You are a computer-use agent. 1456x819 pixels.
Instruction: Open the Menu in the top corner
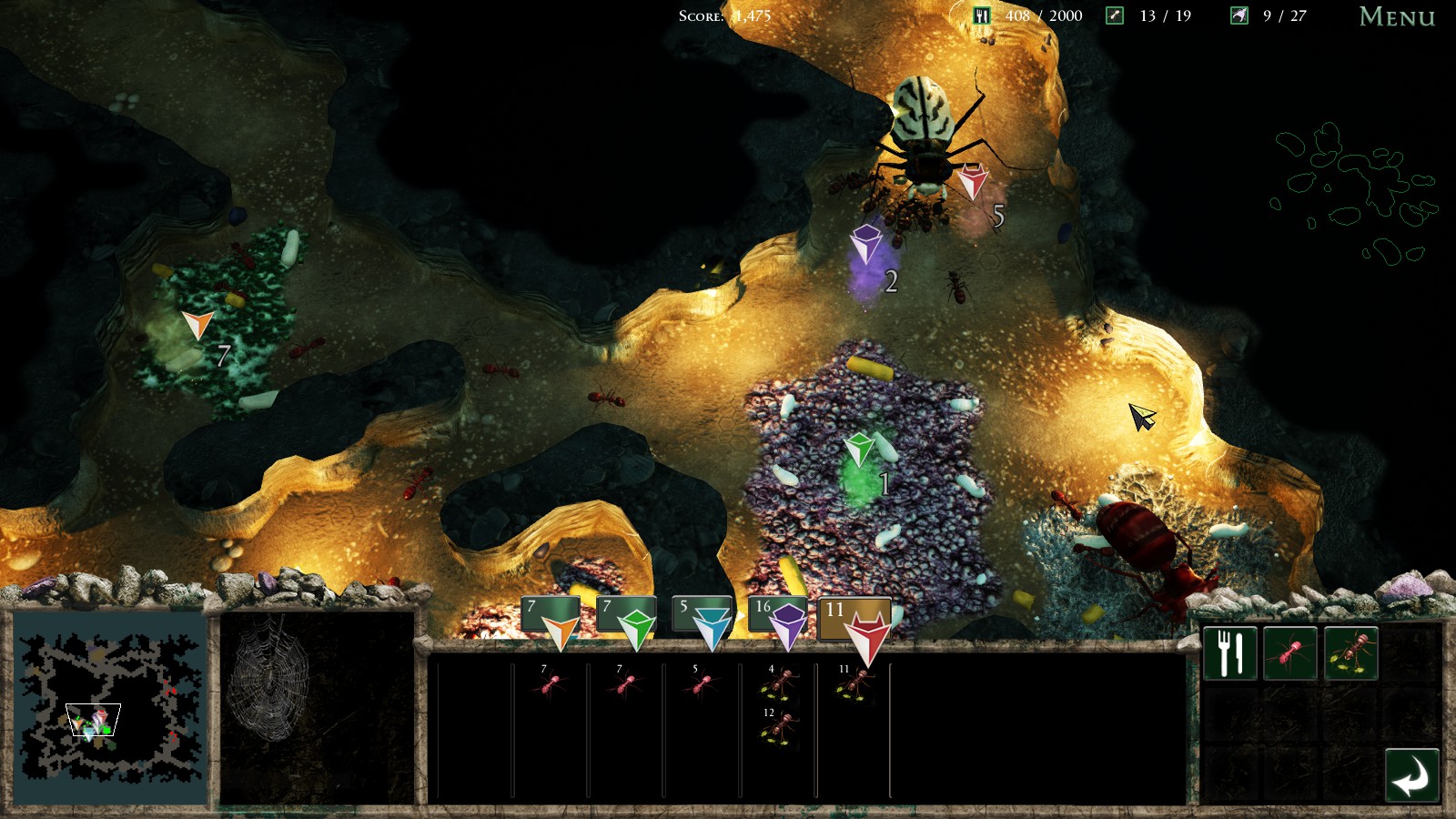(1396, 16)
